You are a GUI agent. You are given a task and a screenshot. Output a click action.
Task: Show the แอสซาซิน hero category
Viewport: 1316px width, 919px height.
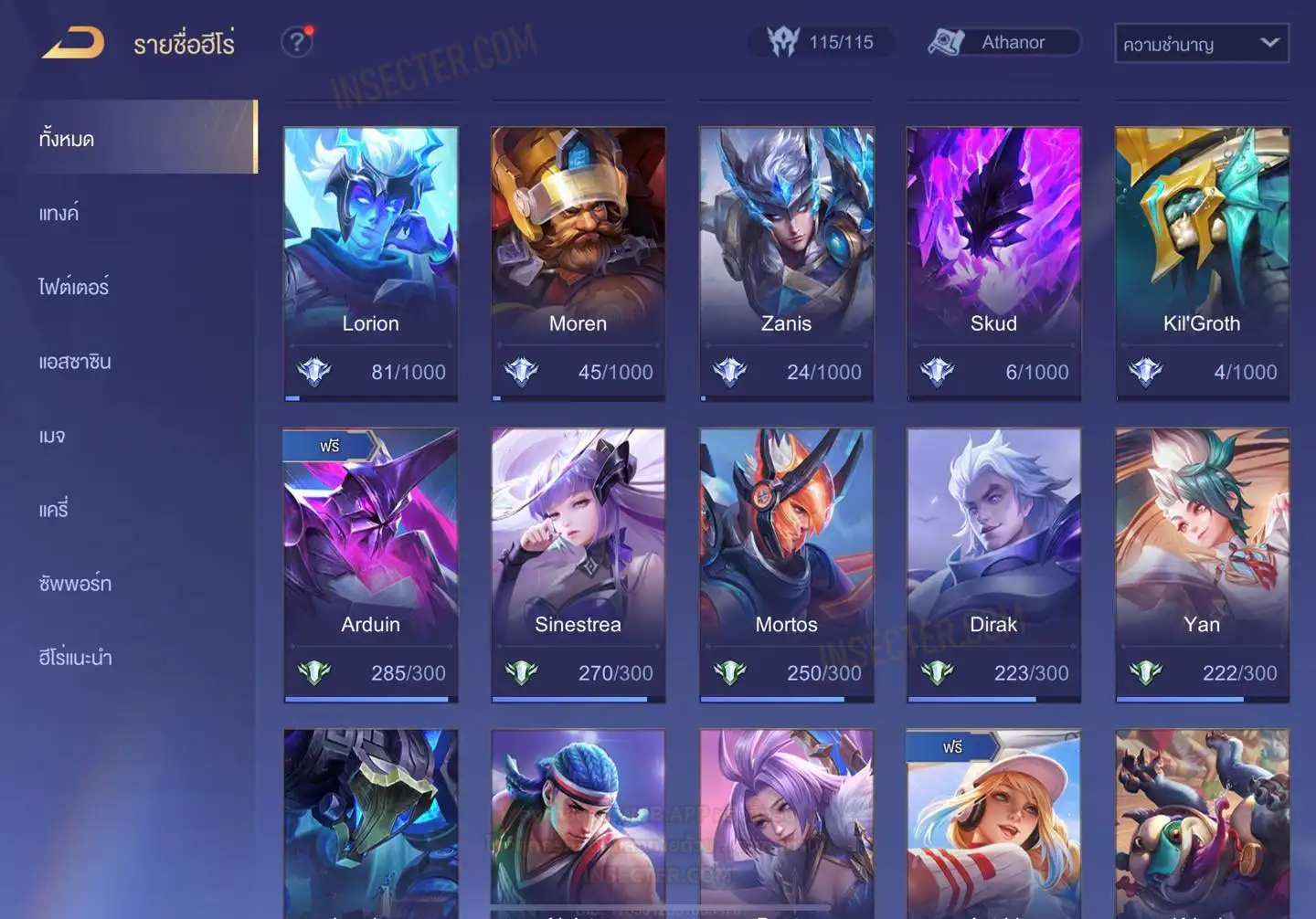click(x=75, y=362)
